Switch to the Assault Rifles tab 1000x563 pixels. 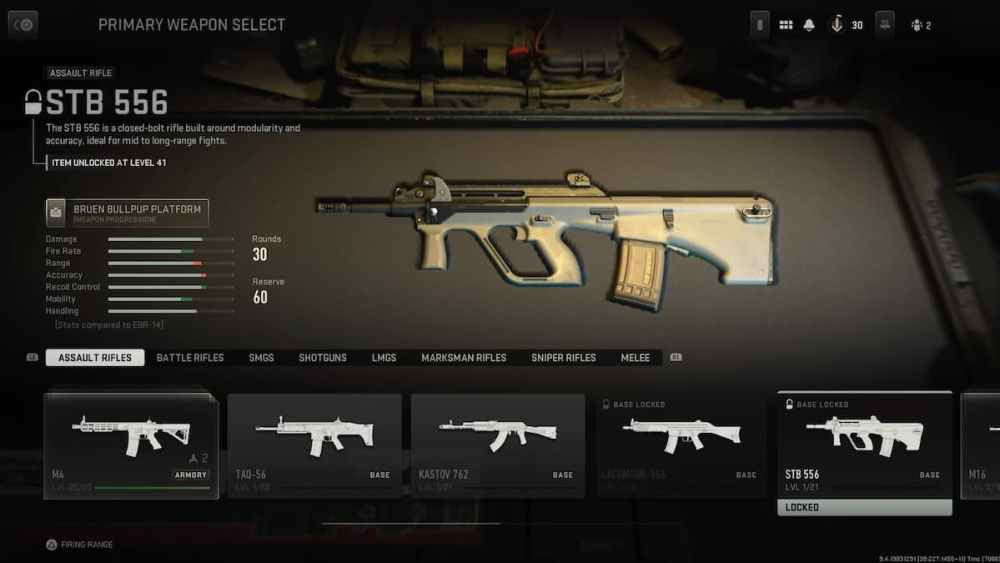coord(95,358)
